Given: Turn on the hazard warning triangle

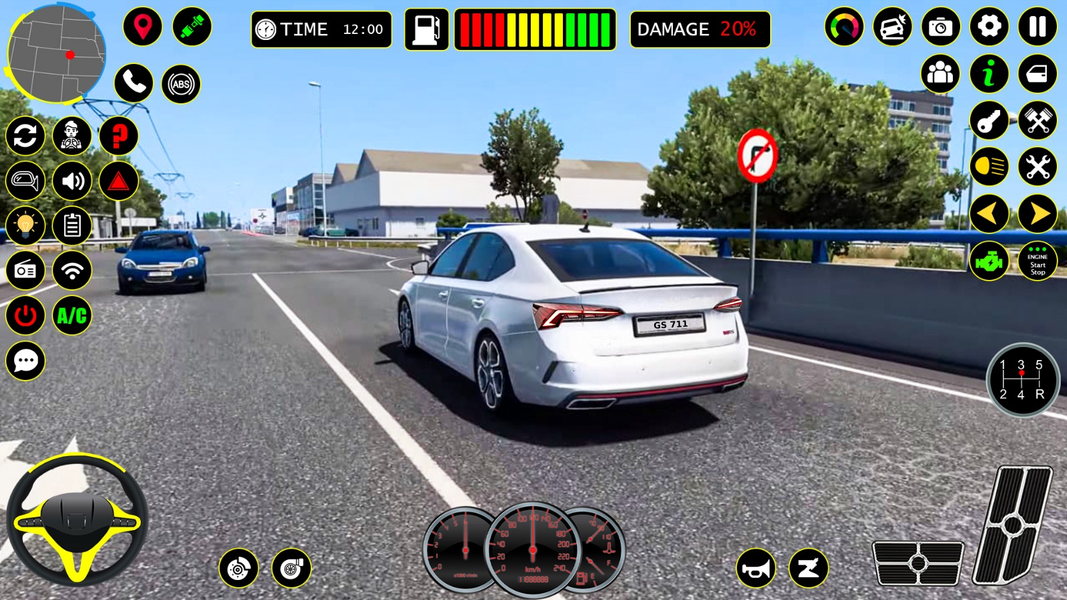Looking at the screenshot, I should [x=118, y=181].
